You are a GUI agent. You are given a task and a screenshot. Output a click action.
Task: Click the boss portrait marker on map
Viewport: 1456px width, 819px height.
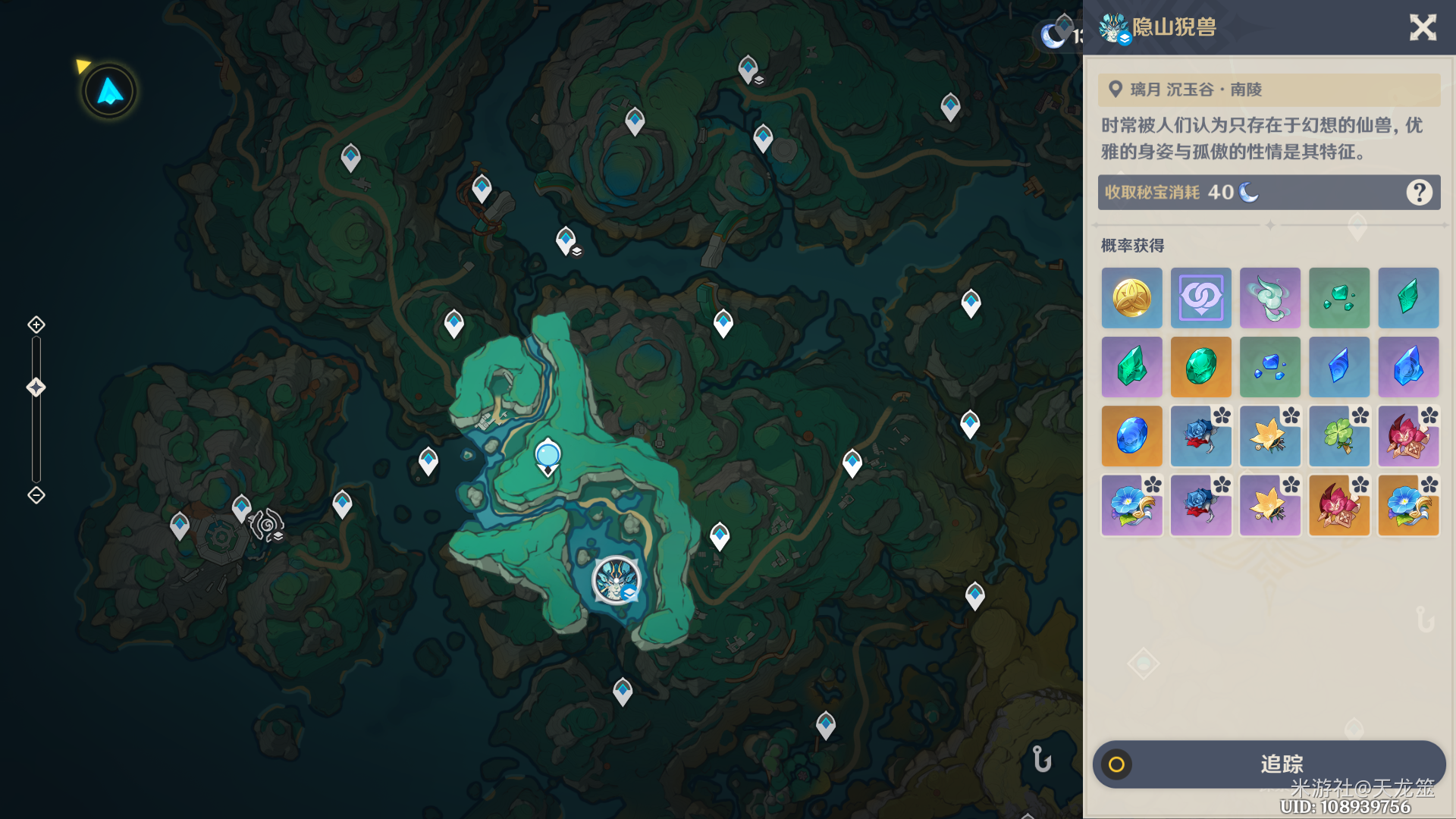(616, 581)
